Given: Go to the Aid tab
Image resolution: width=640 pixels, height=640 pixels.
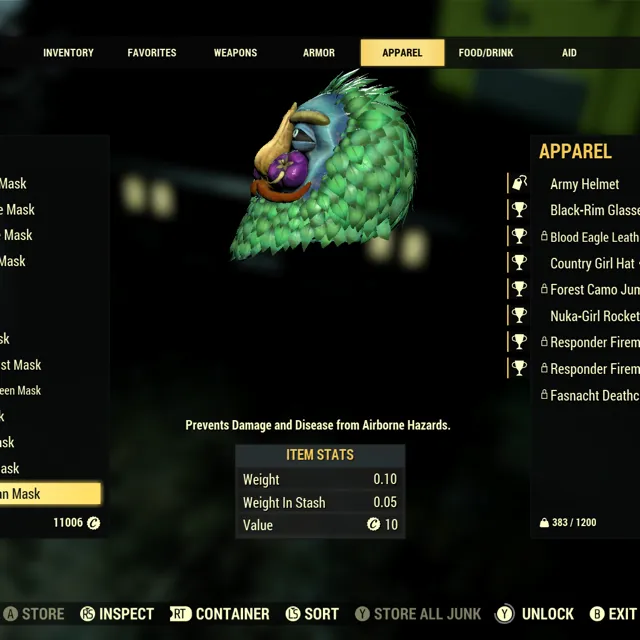Looking at the screenshot, I should [x=569, y=53].
